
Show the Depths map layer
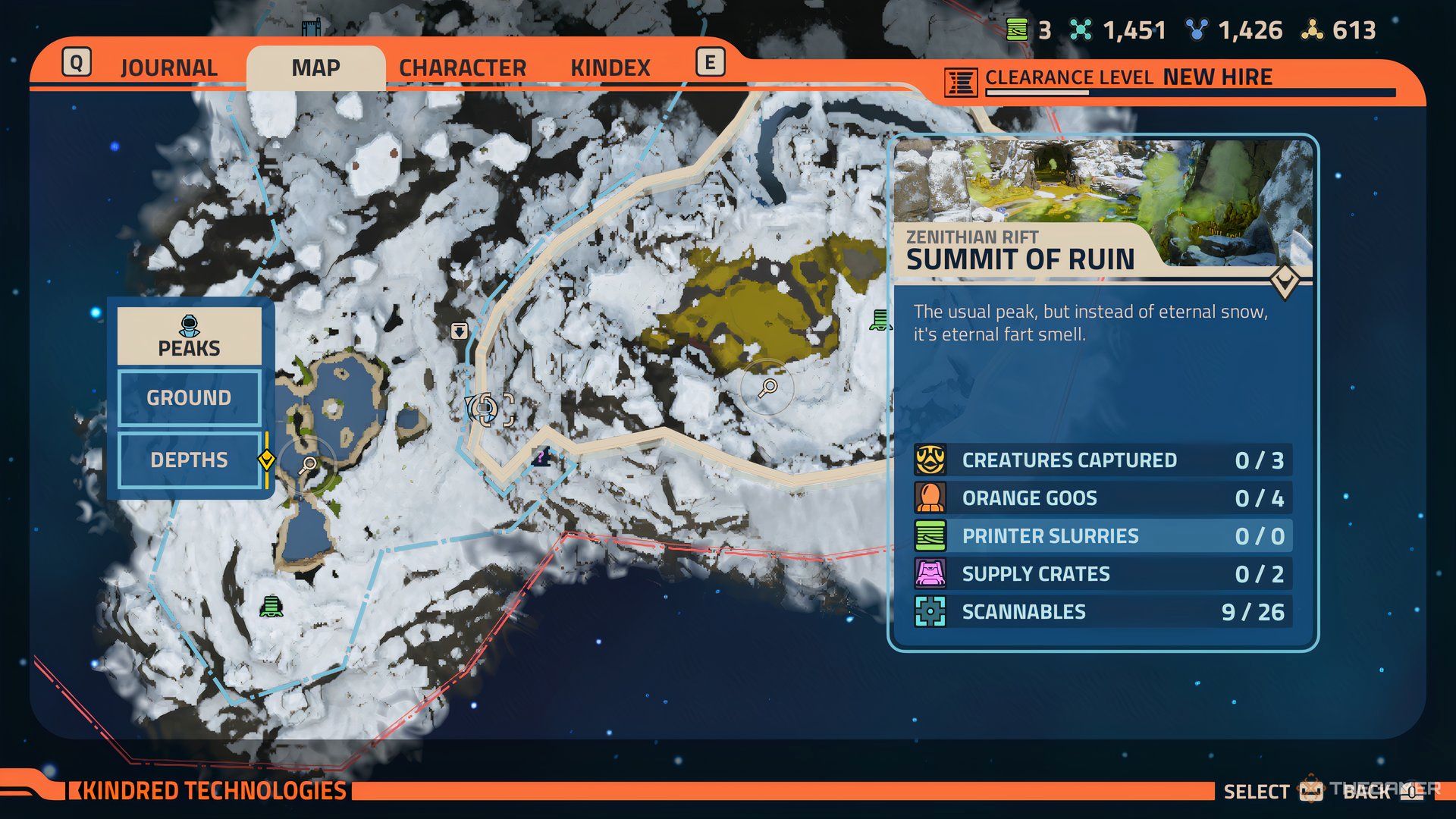(189, 460)
